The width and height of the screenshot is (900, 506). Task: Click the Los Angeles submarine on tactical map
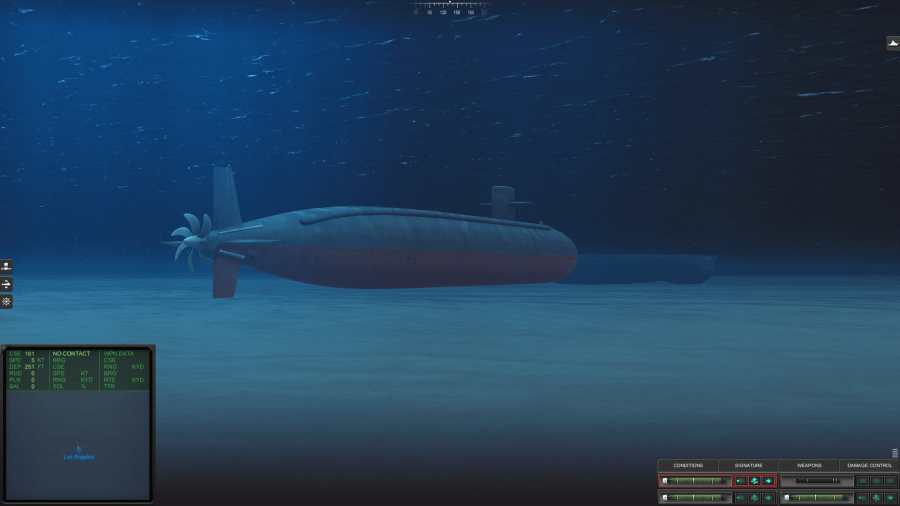(x=78, y=451)
